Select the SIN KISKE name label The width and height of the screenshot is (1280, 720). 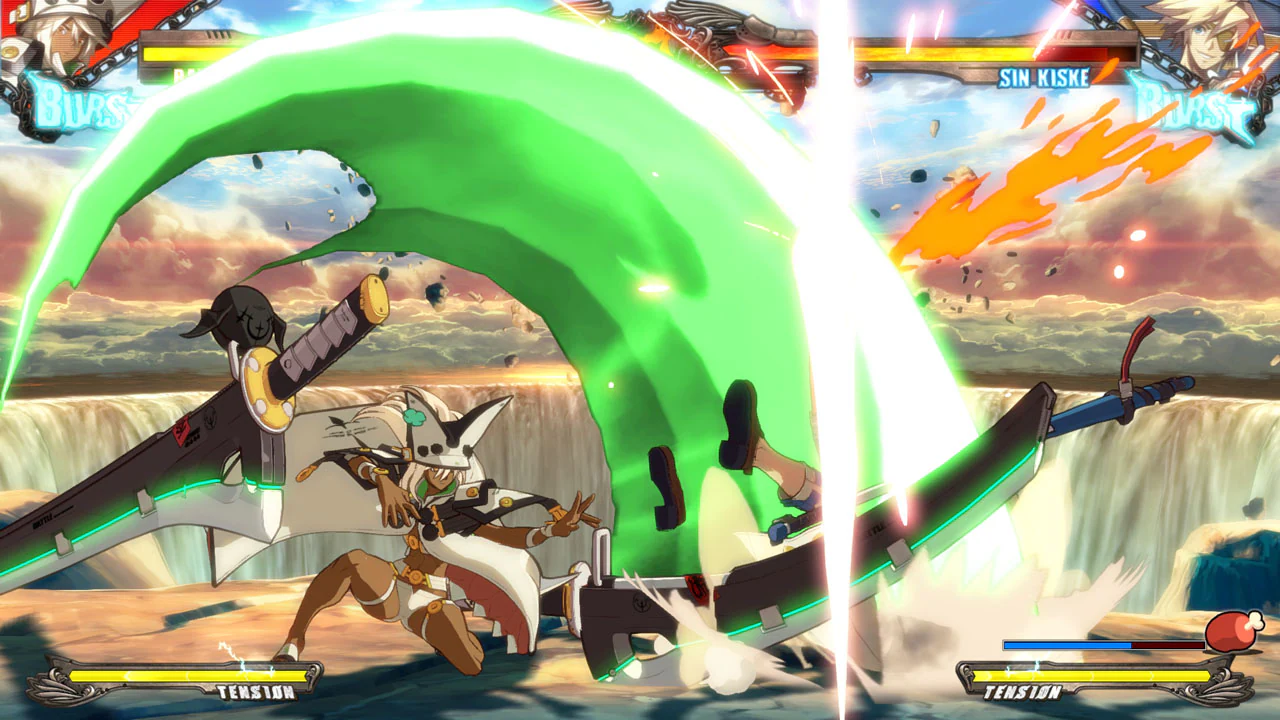(x=1044, y=76)
